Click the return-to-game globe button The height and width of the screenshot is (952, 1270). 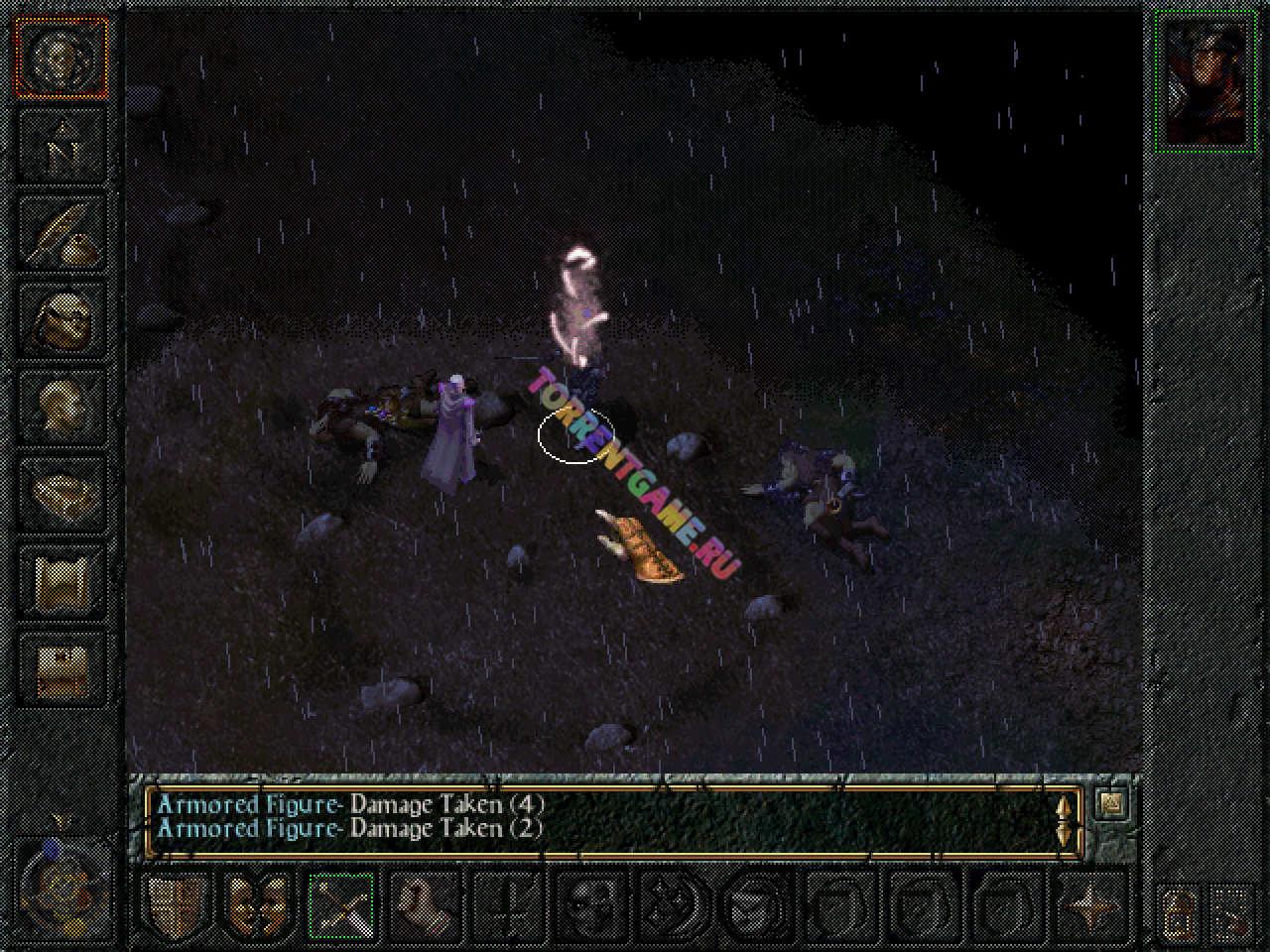coord(62,58)
